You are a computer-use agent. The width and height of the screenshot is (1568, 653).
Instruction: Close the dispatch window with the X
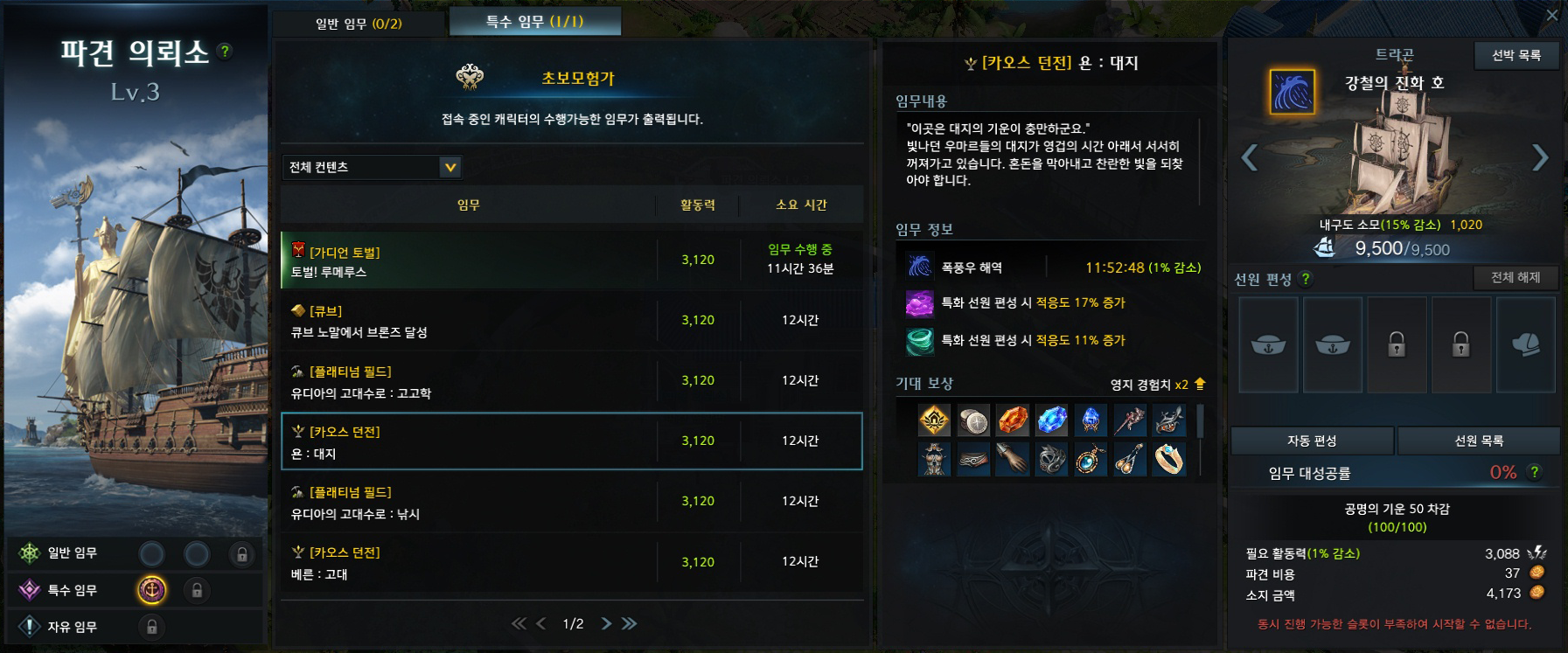coord(1552,15)
